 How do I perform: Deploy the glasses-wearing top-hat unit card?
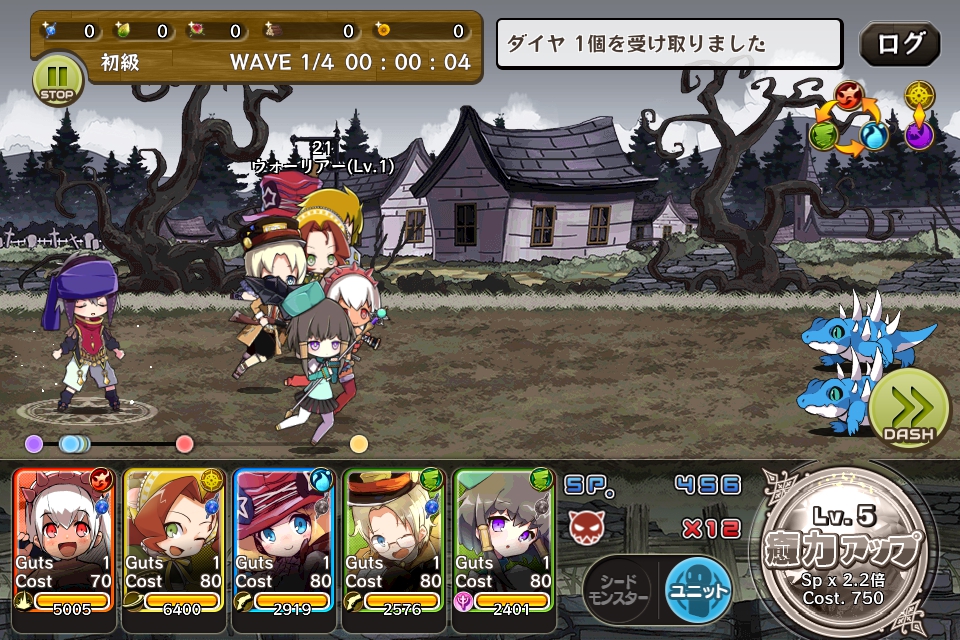pos(393,540)
